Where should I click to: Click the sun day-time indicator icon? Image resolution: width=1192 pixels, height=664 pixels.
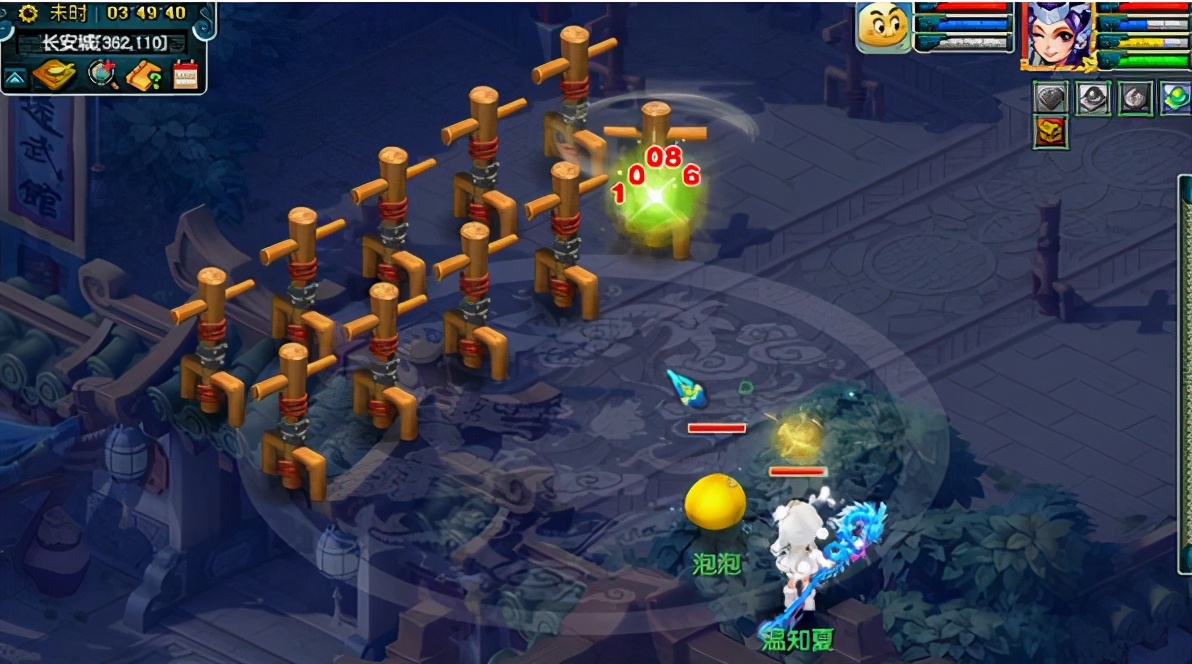tap(29, 13)
